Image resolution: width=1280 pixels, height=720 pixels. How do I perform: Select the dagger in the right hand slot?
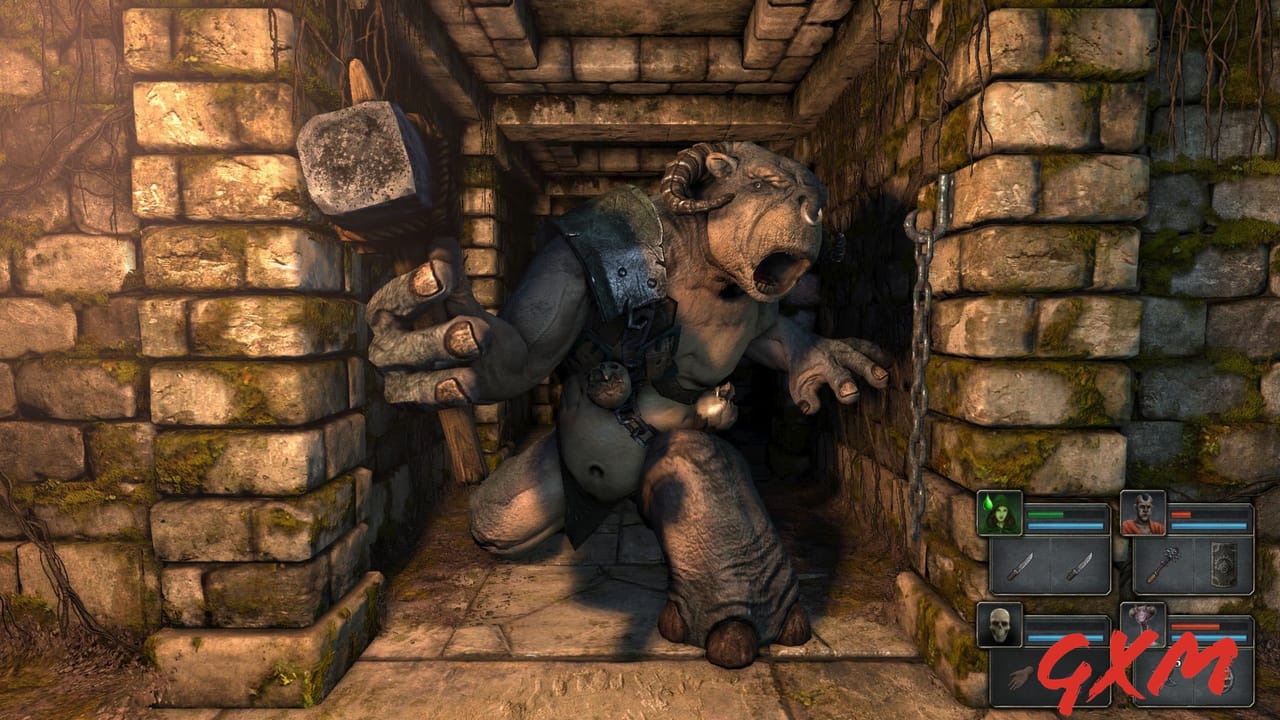point(1082,568)
